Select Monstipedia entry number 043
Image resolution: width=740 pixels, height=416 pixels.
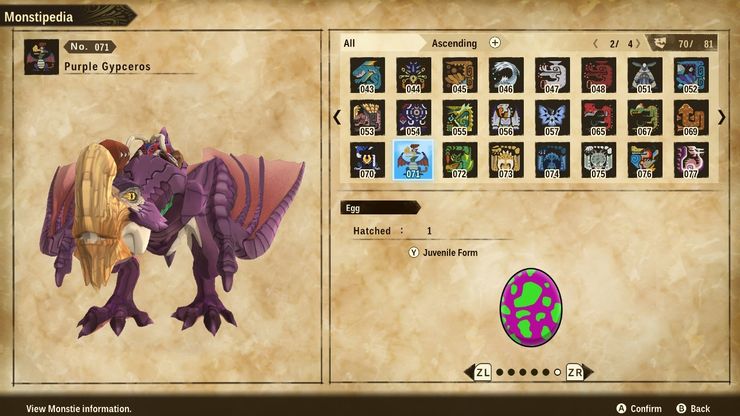[367, 75]
